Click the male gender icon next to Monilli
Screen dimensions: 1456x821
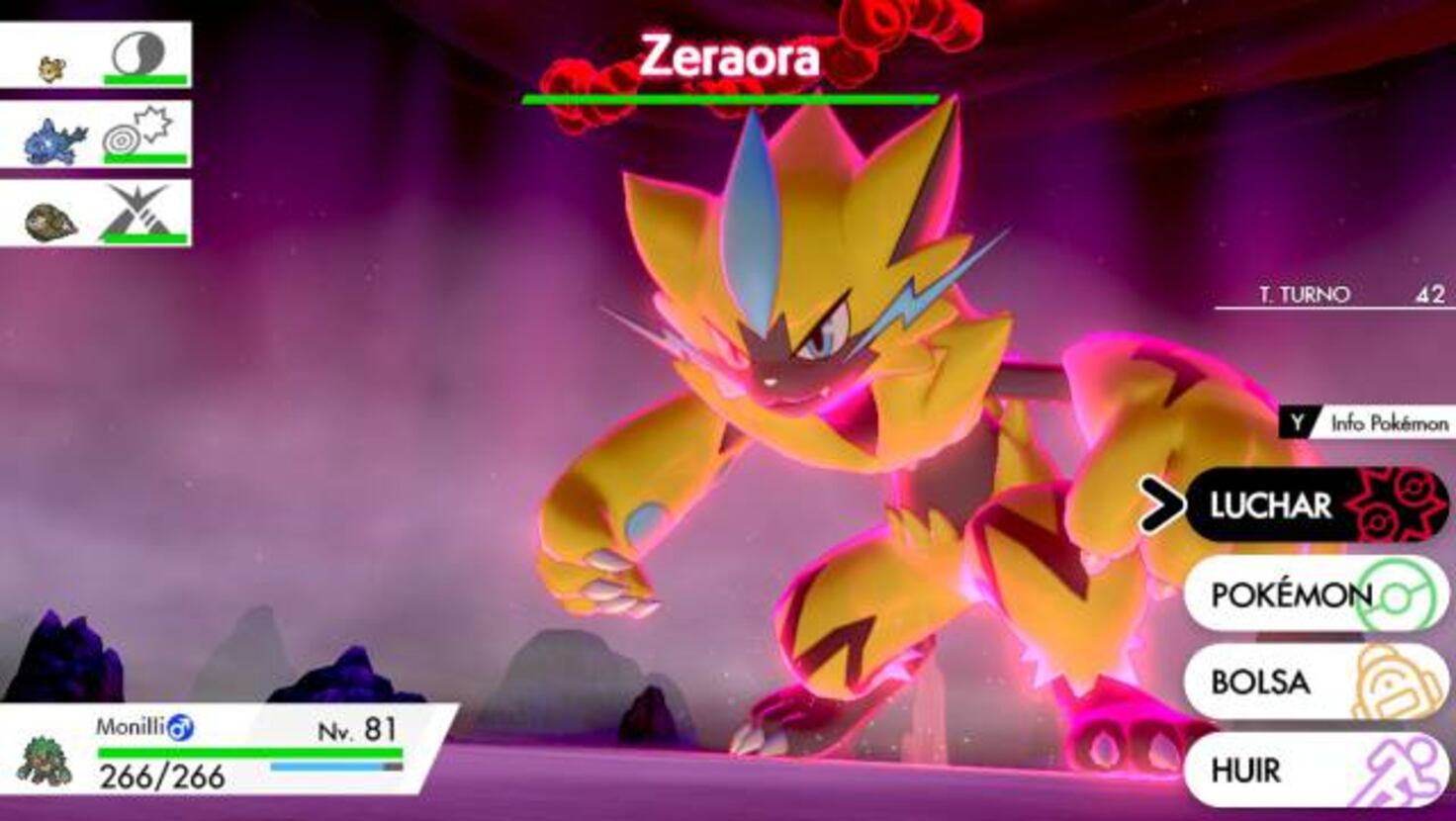(180, 727)
